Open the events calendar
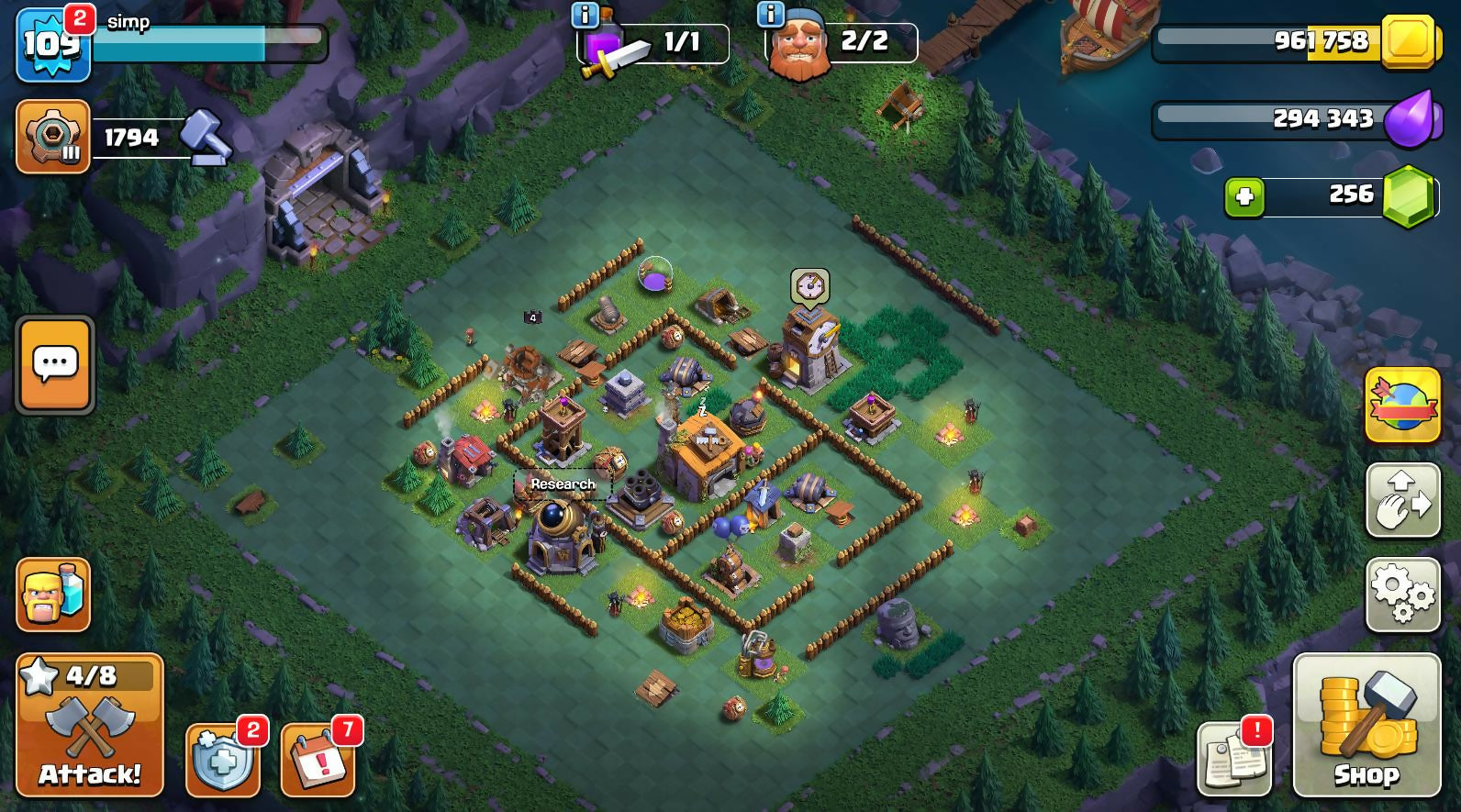This screenshot has height=812, width=1461. coord(318,760)
